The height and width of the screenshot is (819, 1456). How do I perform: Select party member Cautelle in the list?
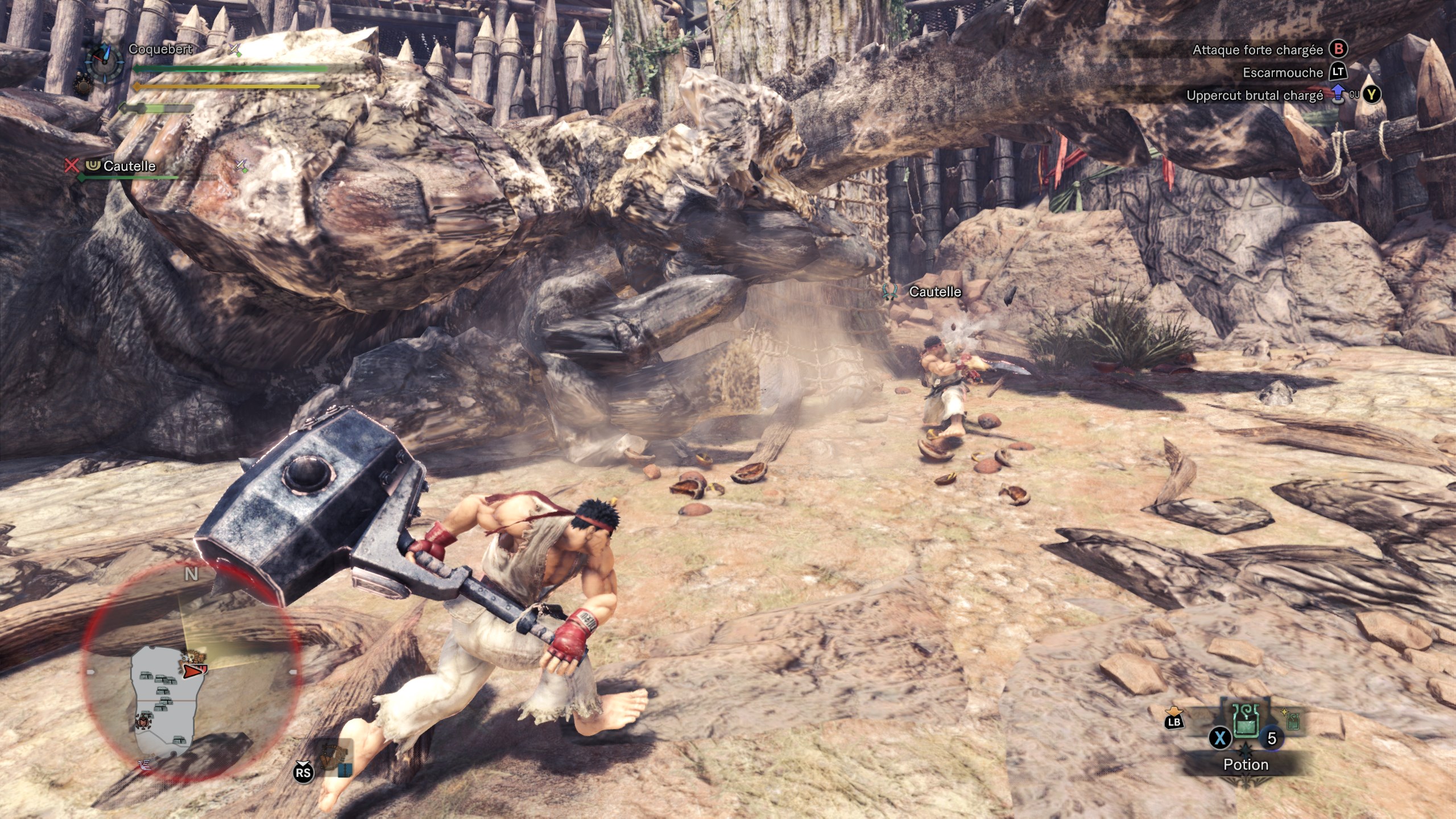[x=129, y=166]
